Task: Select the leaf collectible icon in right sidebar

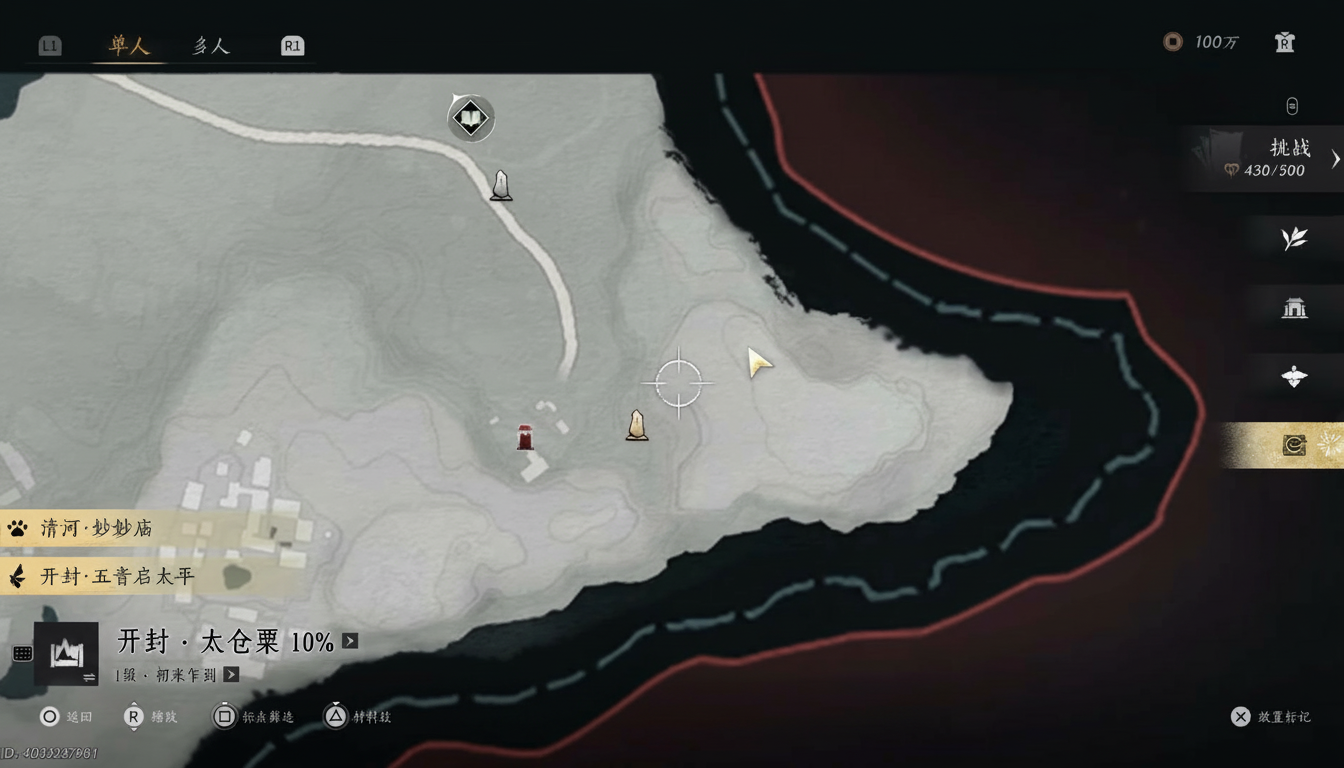Action: point(1293,239)
